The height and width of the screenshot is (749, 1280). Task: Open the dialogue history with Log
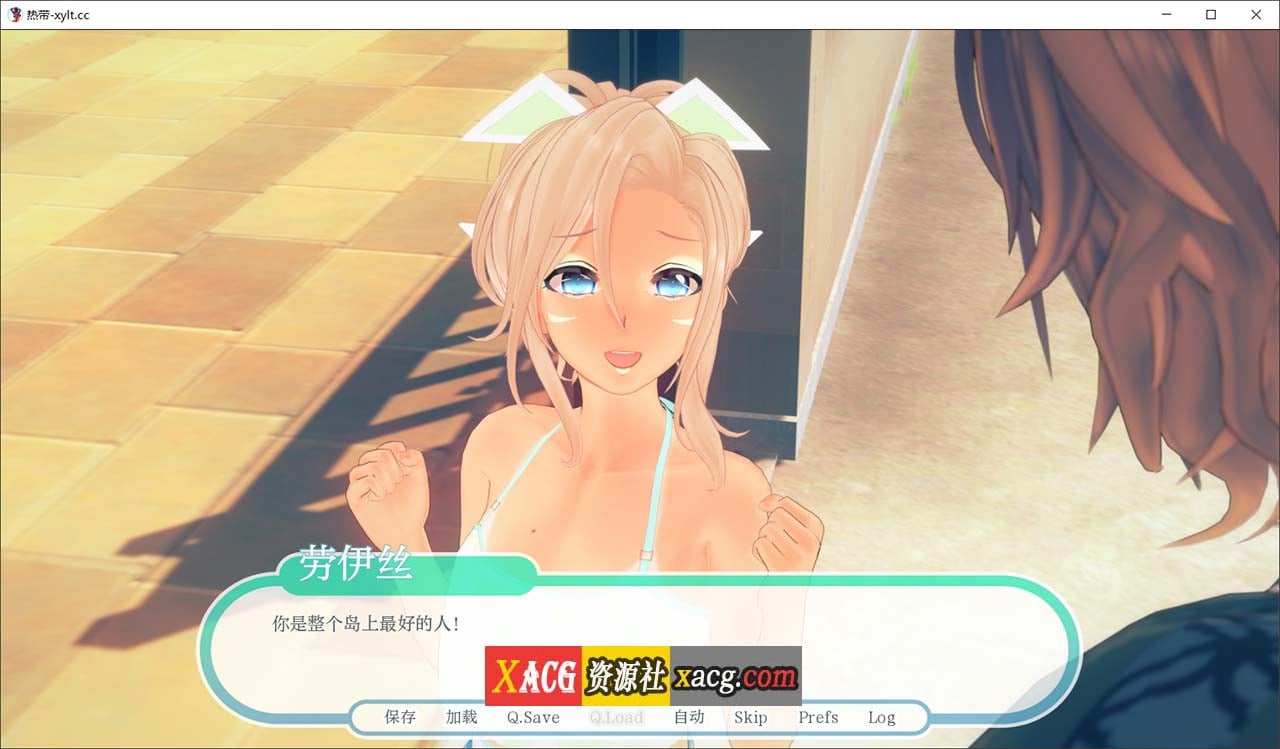tap(881, 717)
